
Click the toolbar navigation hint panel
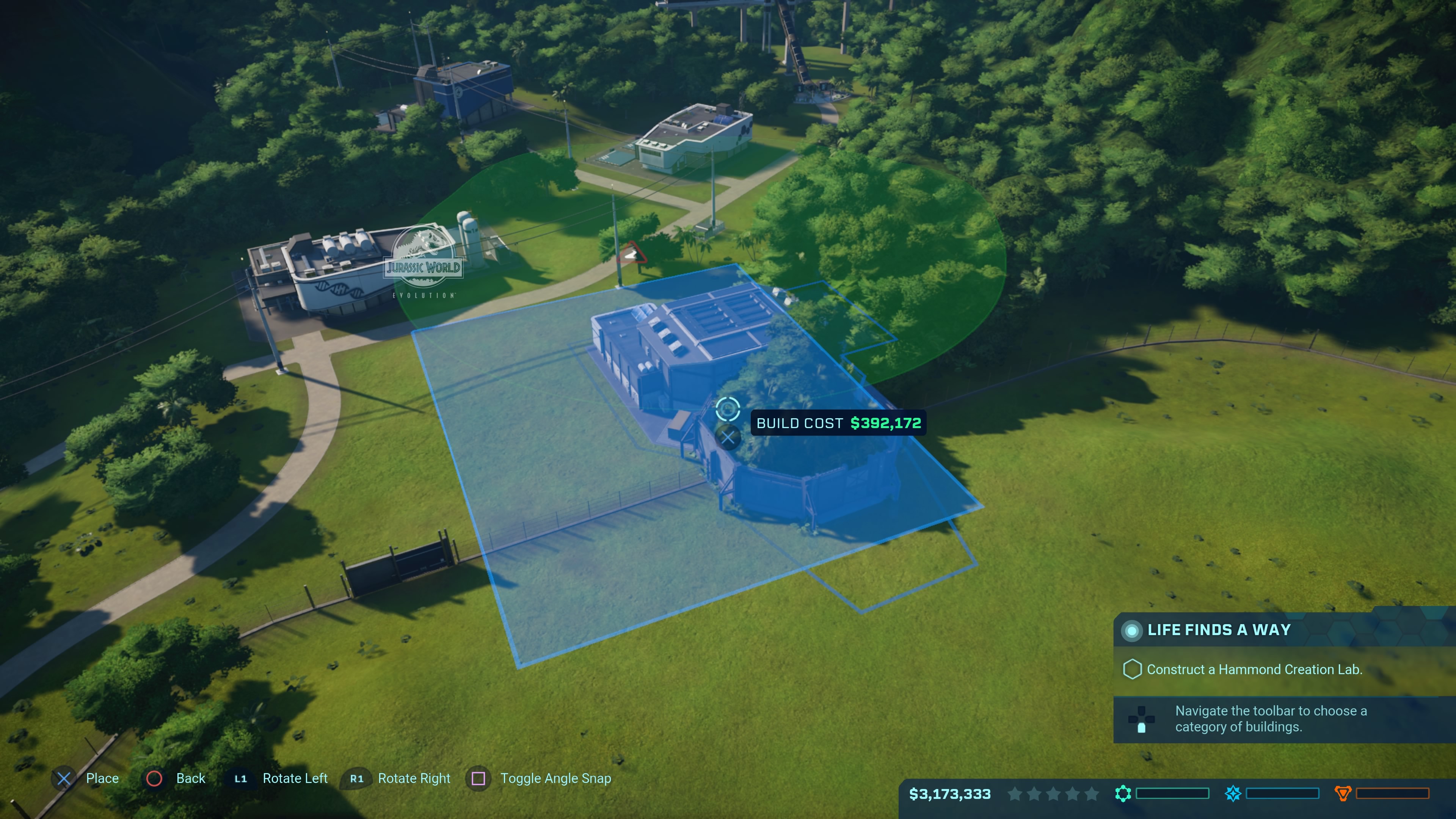(1271, 719)
